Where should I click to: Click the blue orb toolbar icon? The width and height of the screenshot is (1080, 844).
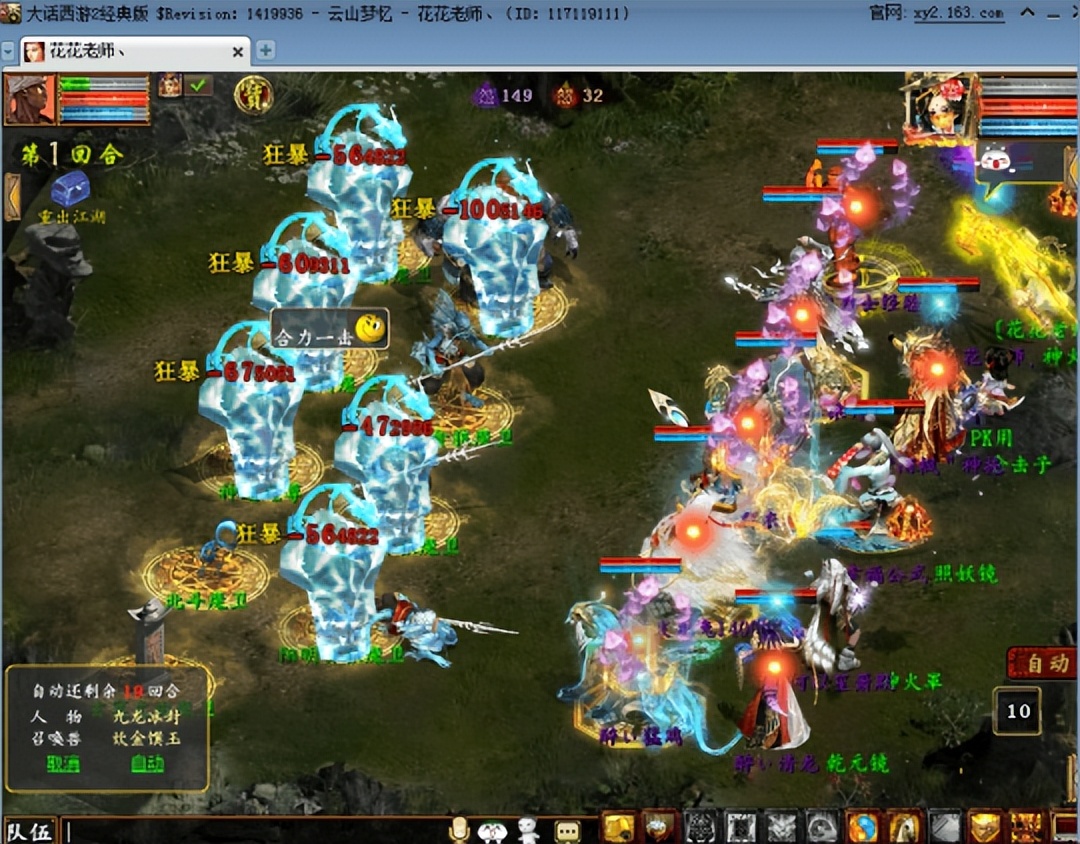pyautogui.click(x=862, y=828)
